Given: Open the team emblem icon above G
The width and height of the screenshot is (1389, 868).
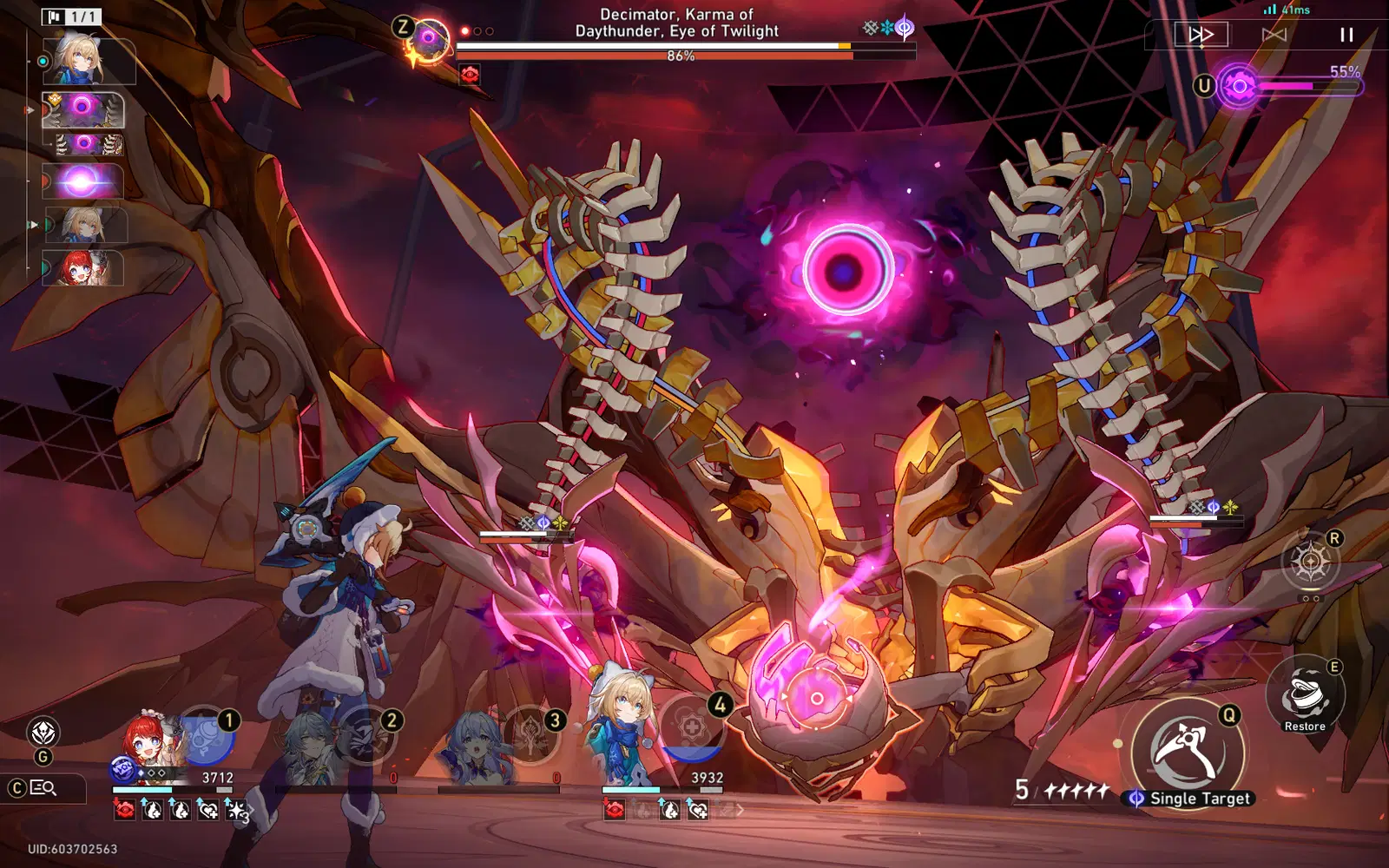Looking at the screenshot, I should (43, 733).
